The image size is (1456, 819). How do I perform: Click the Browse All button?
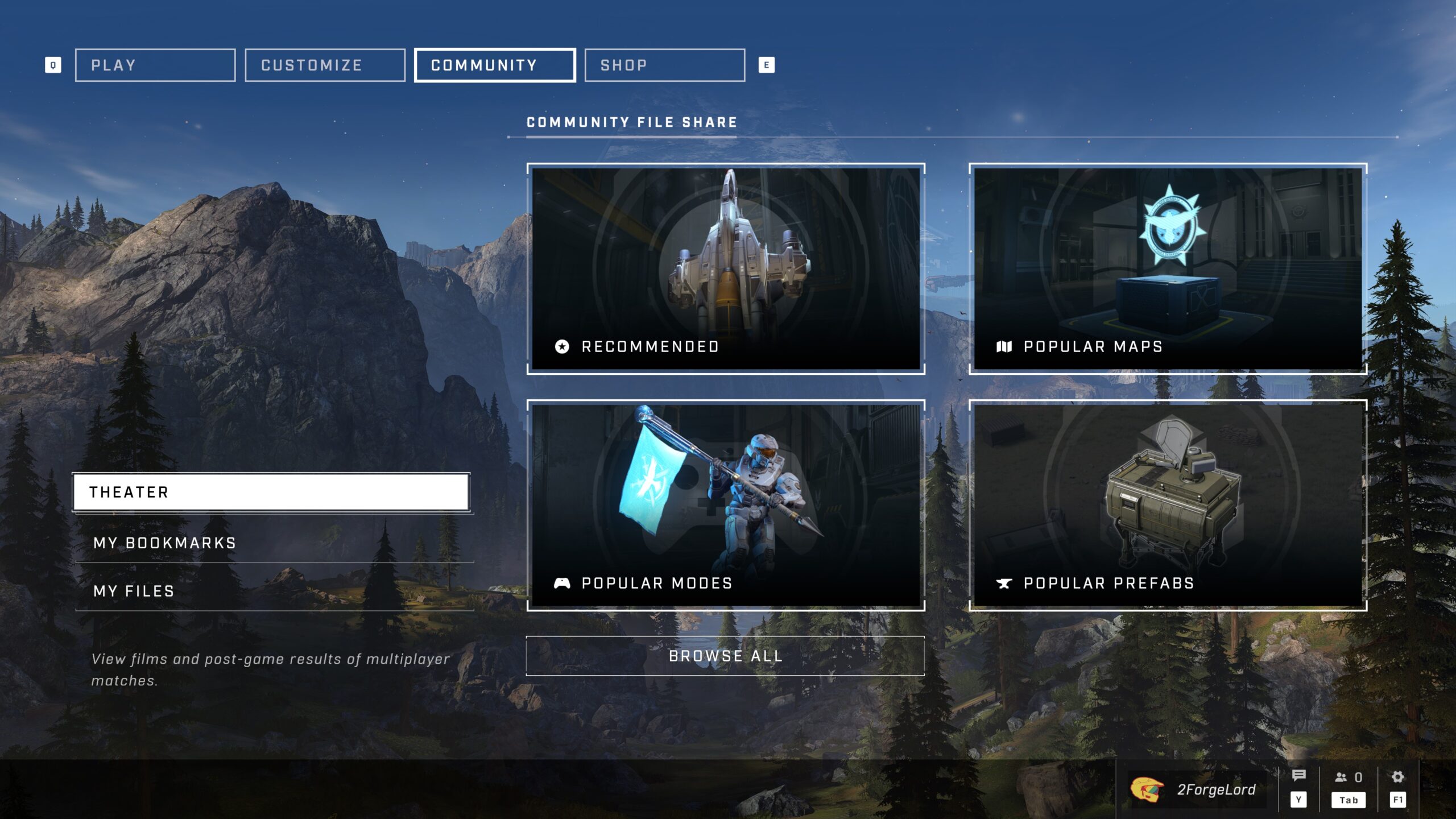tap(725, 656)
